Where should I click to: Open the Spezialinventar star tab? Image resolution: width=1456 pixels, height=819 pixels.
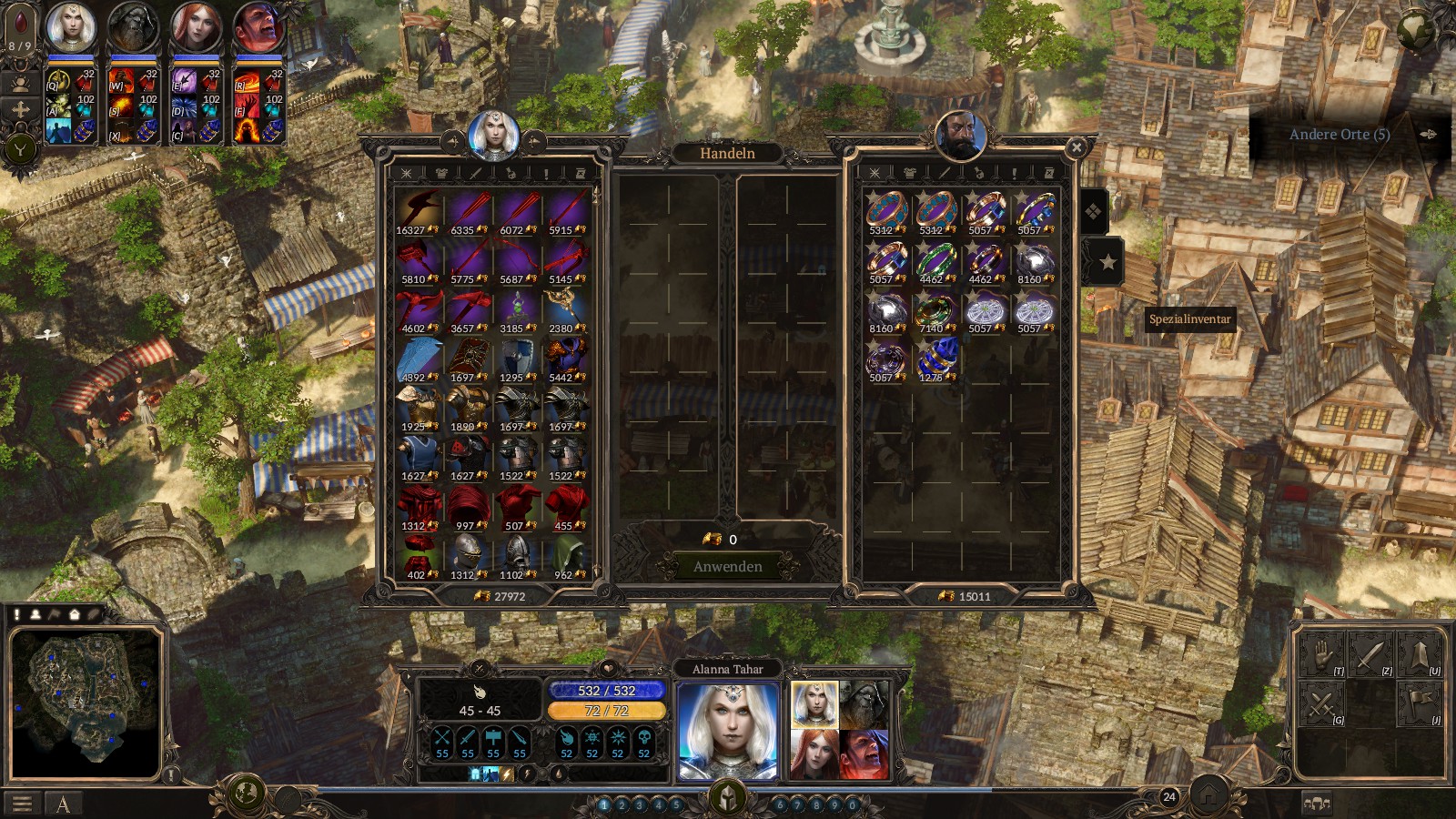[x=1107, y=263]
